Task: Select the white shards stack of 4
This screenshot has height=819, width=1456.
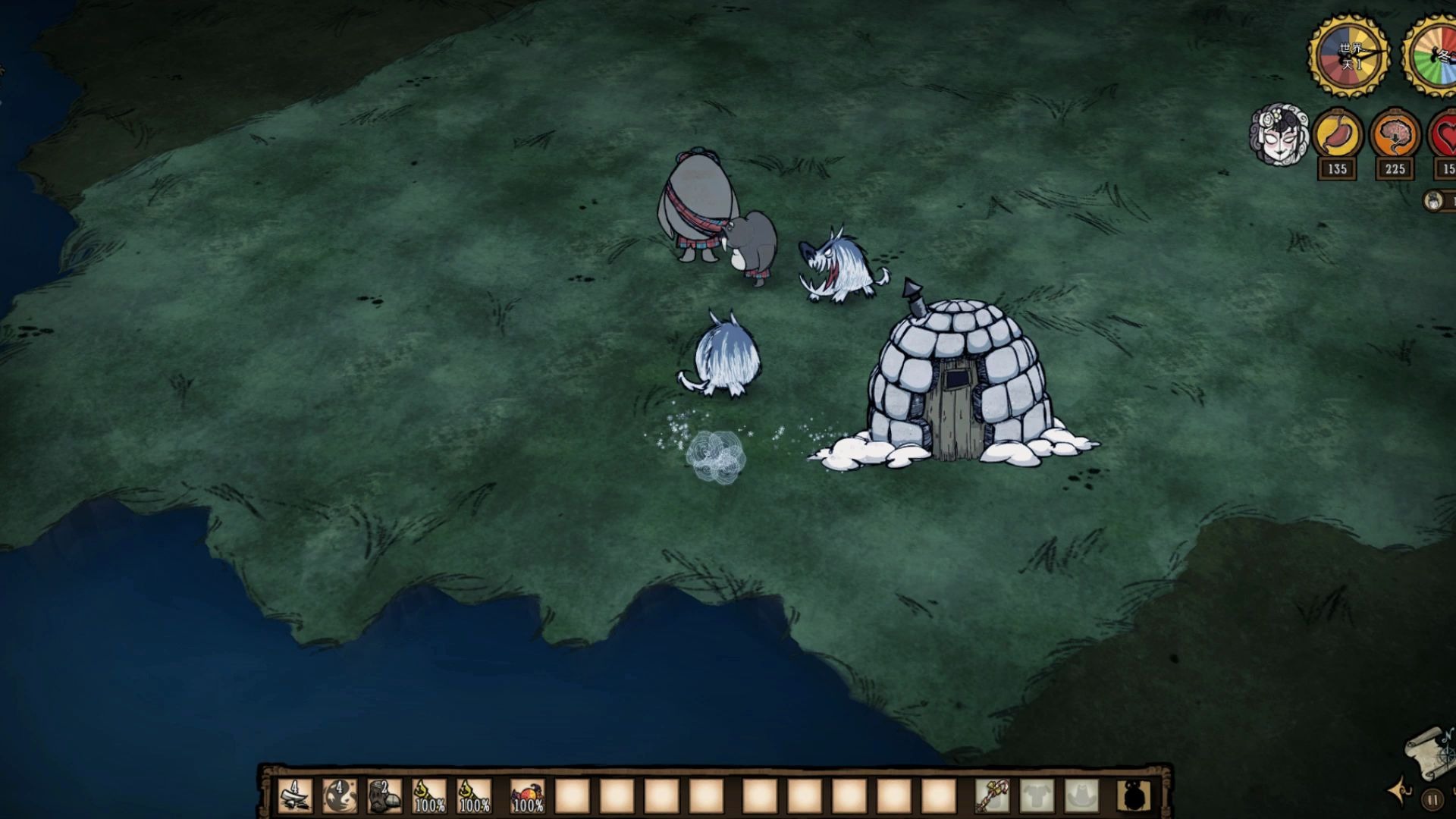Action: click(294, 797)
